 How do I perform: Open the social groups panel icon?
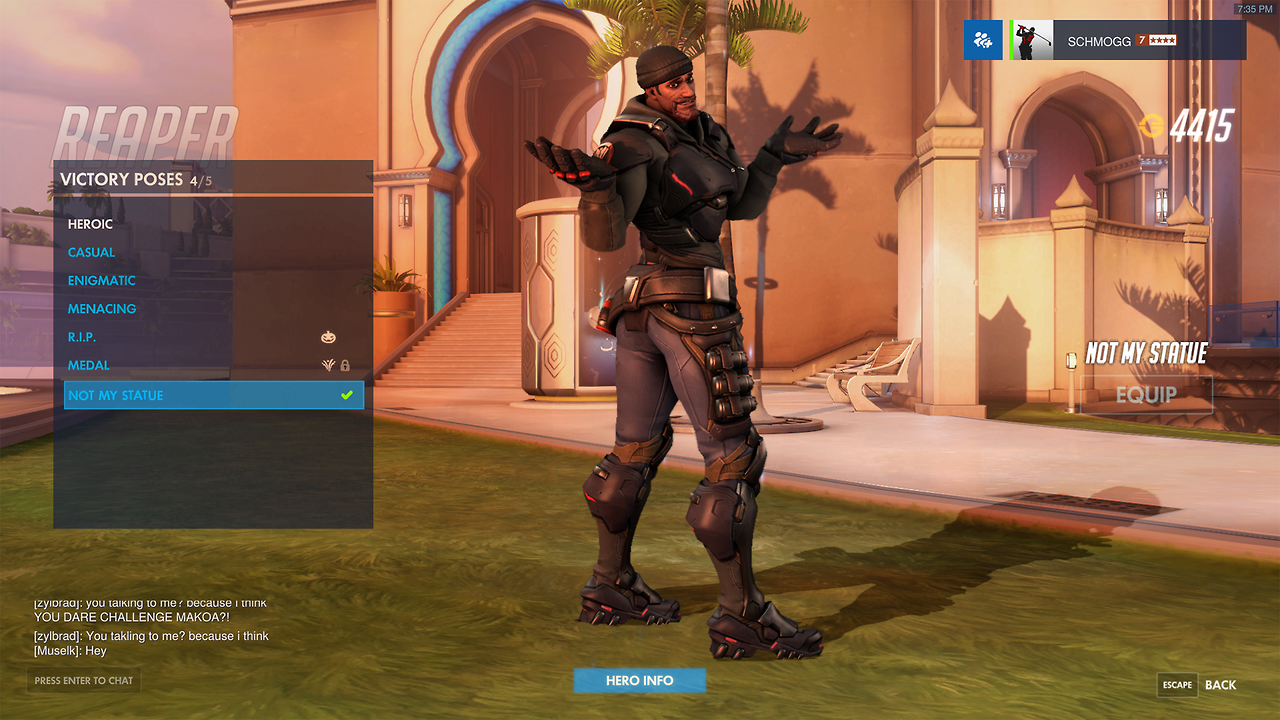[983, 40]
